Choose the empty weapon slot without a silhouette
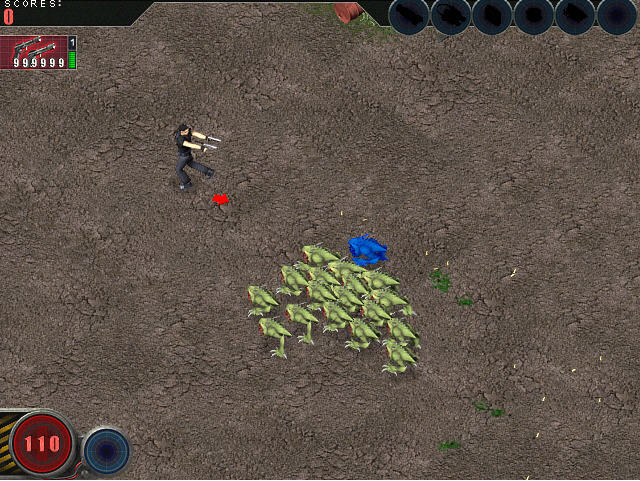 [x=617, y=16]
